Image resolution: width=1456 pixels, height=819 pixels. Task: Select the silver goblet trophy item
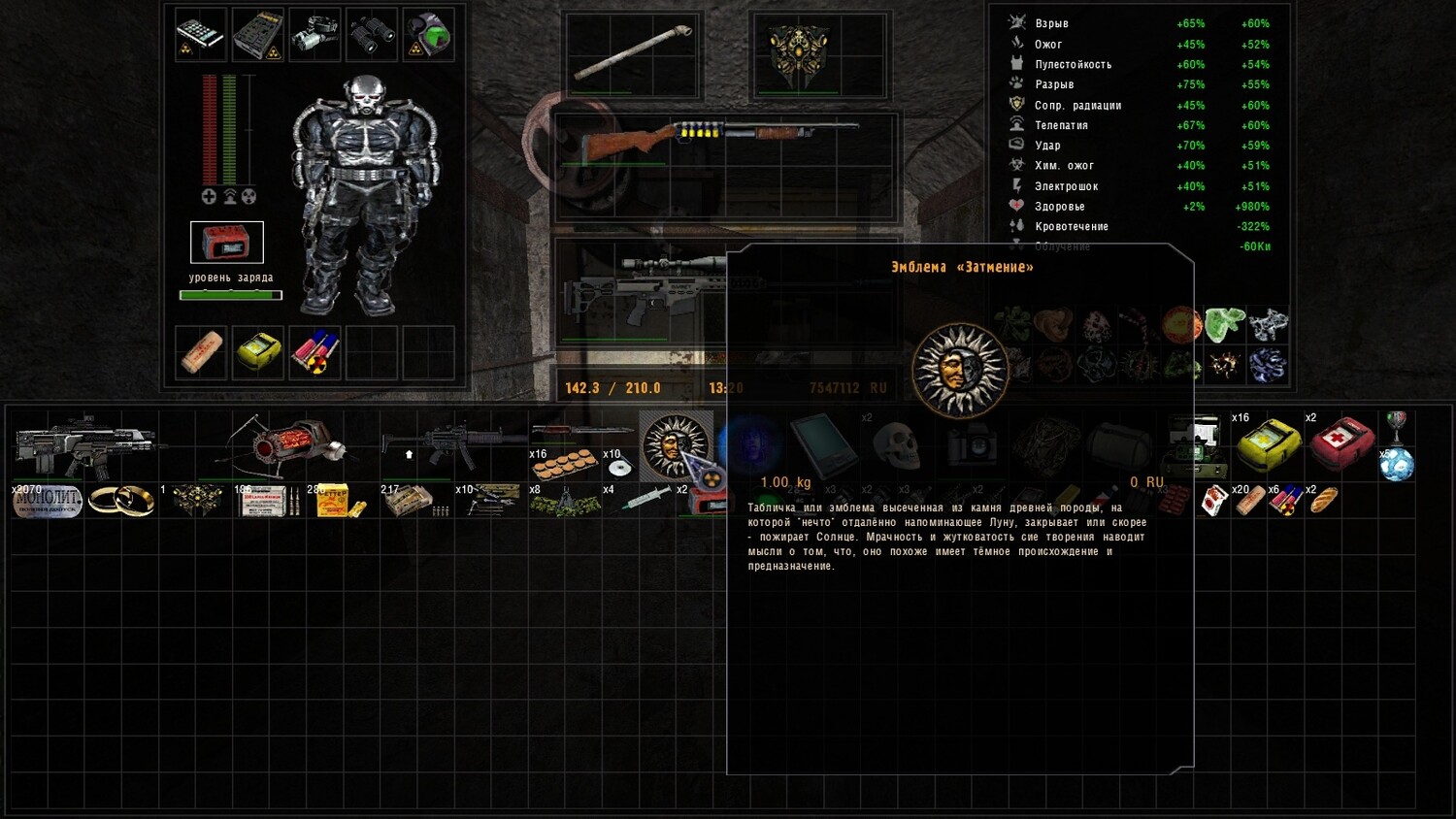(1396, 423)
